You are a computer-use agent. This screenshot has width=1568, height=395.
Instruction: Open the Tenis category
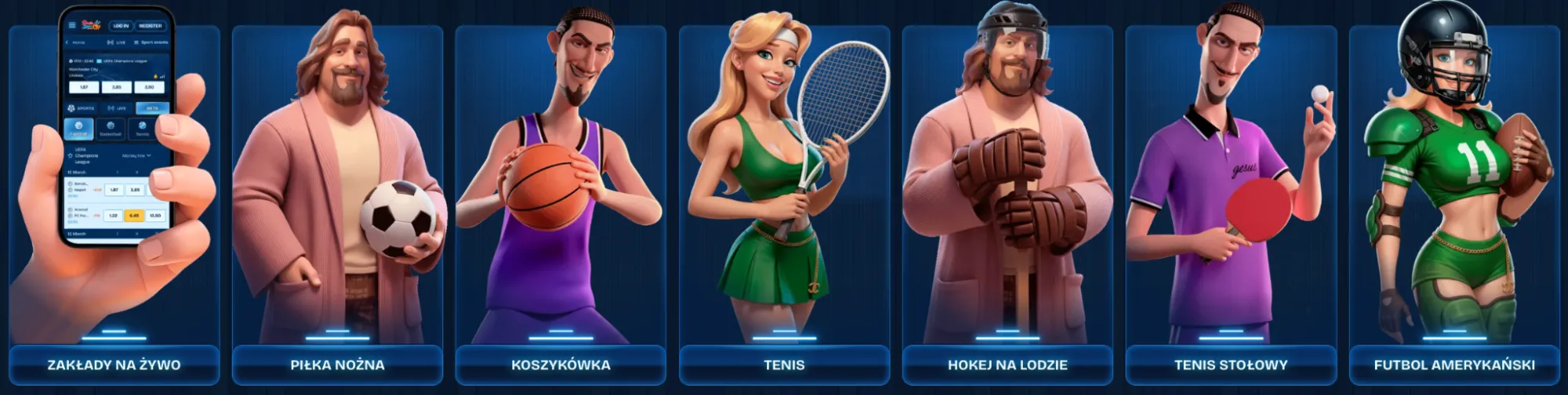pos(784,364)
